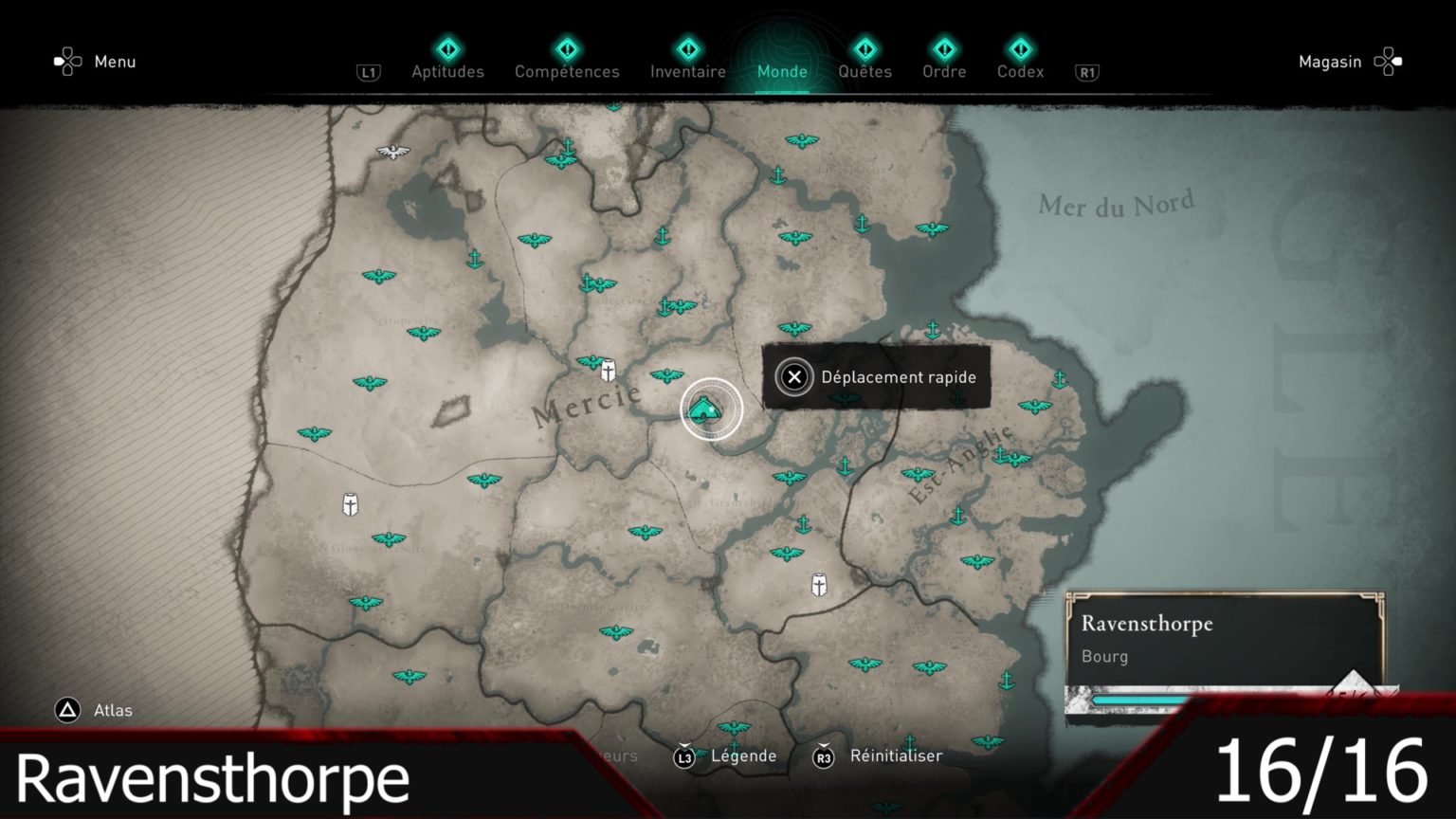Open the Menu option
The image size is (1456, 819).
pos(96,62)
